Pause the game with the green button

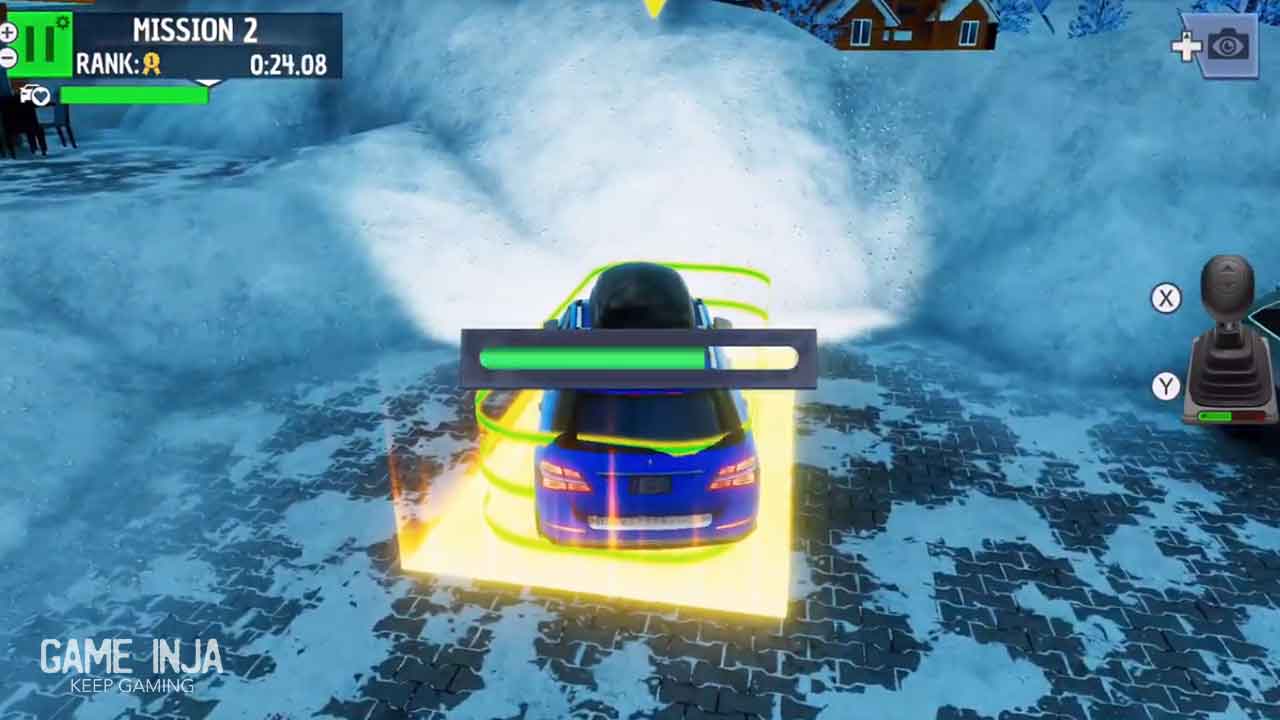[x=40, y=44]
